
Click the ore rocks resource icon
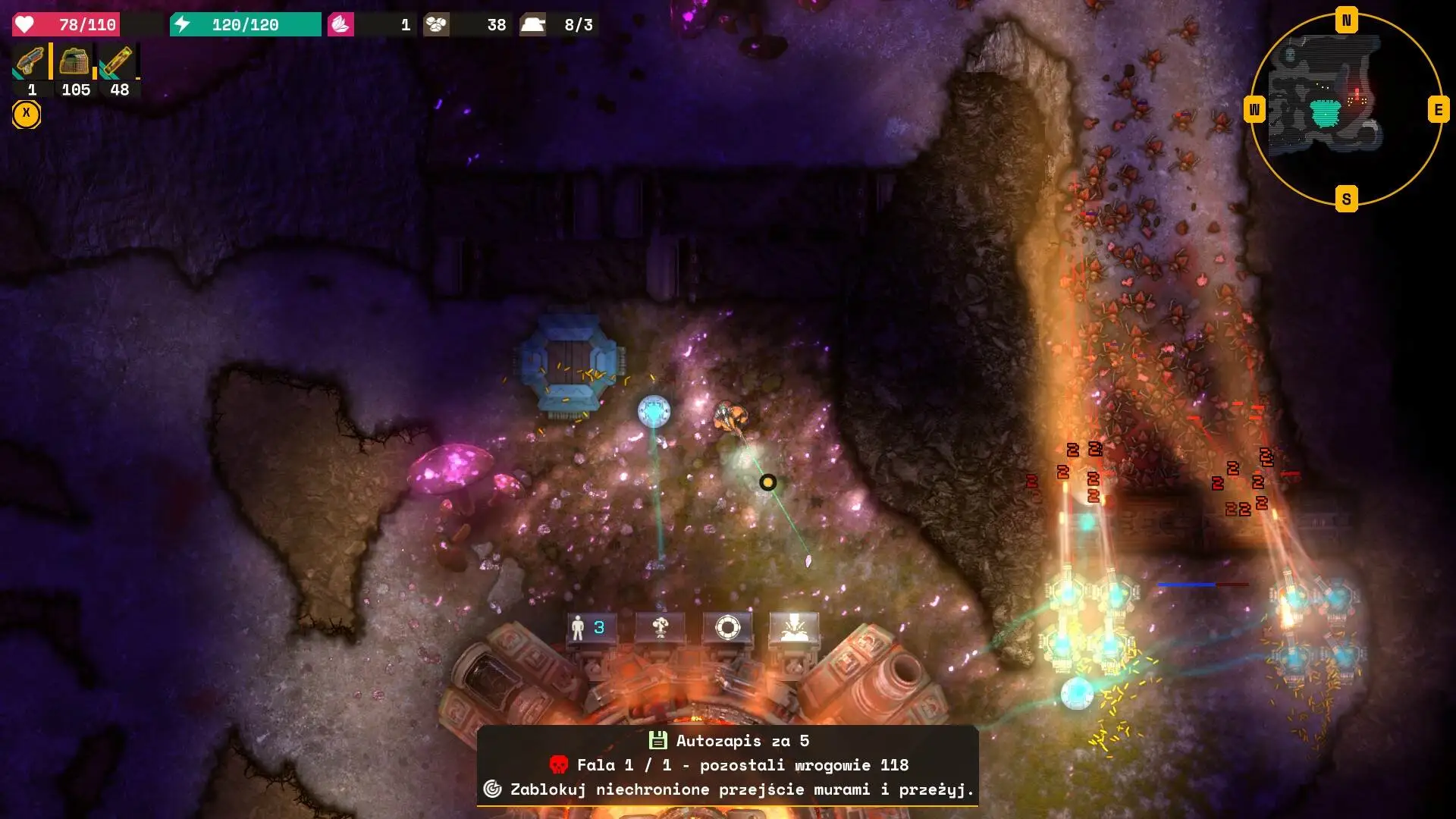(436, 24)
